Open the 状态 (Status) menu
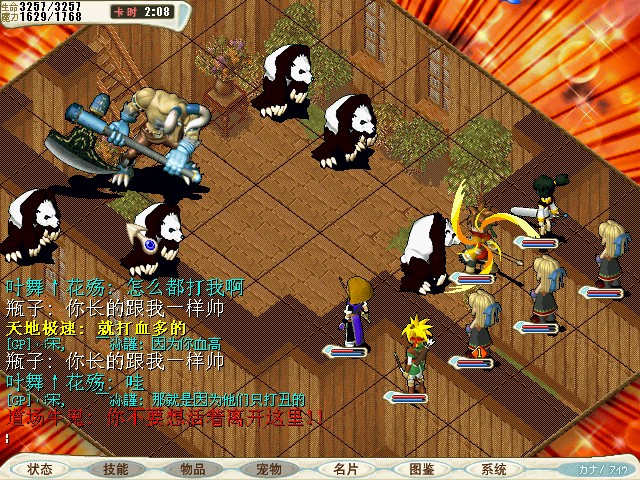This screenshot has width=640, height=480. pos(40,469)
